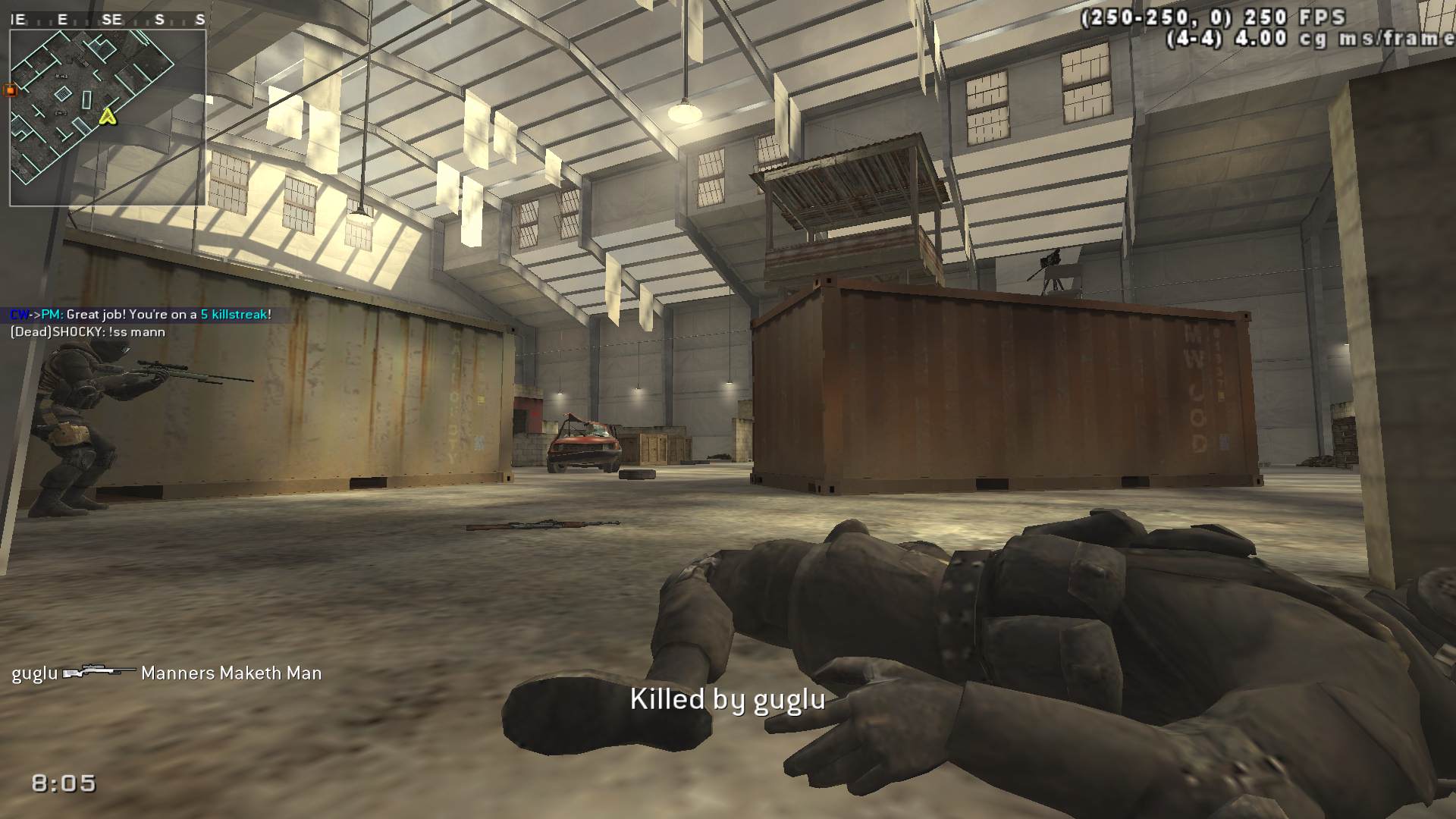This screenshot has width=1456, height=819.
Task: Select the yellow player arrow on the minimap
Action: [108, 116]
